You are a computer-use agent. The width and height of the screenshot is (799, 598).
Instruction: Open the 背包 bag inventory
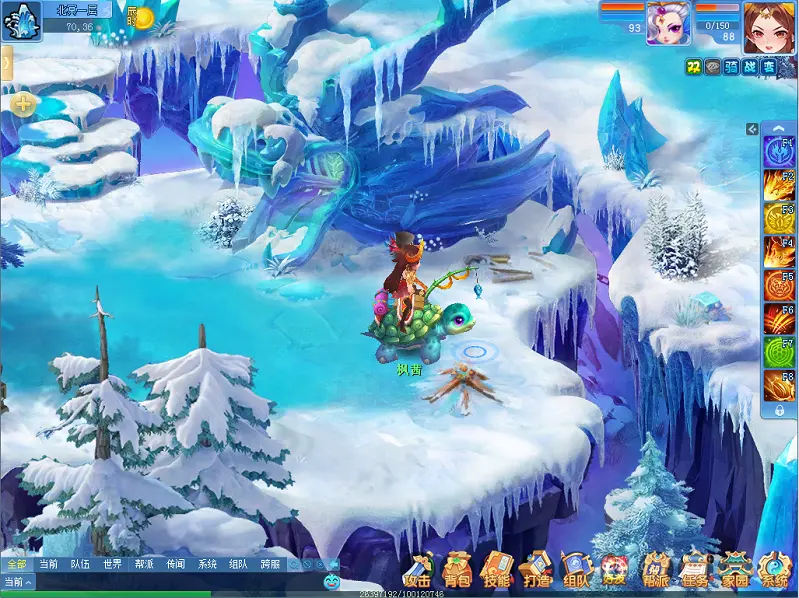click(x=458, y=570)
